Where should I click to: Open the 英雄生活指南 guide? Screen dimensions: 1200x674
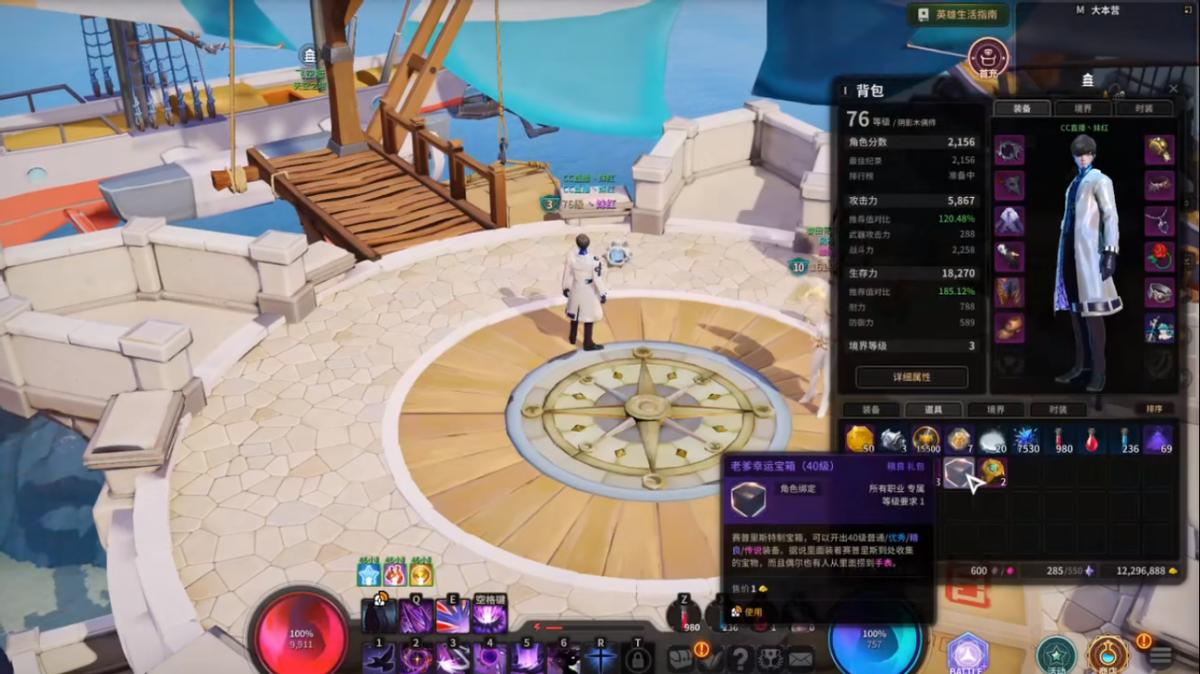click(x=957, y=14)
